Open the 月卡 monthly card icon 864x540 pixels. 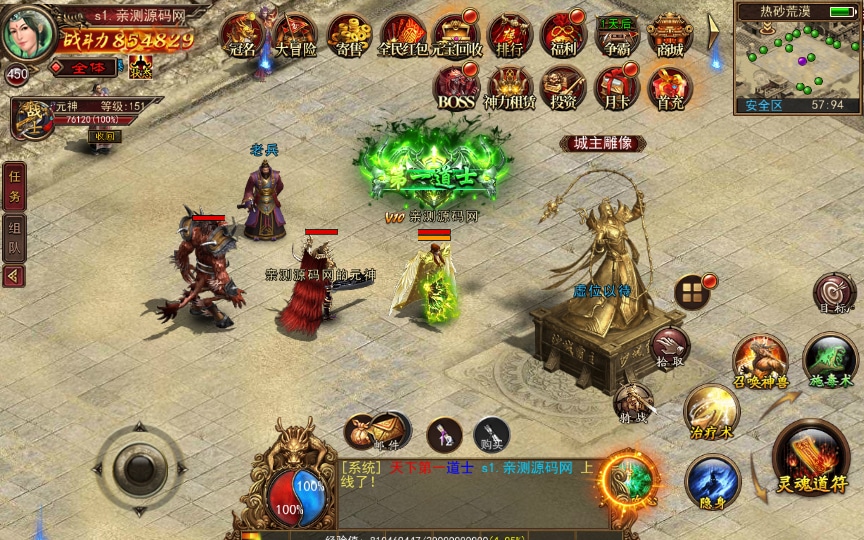click(614, 88)
